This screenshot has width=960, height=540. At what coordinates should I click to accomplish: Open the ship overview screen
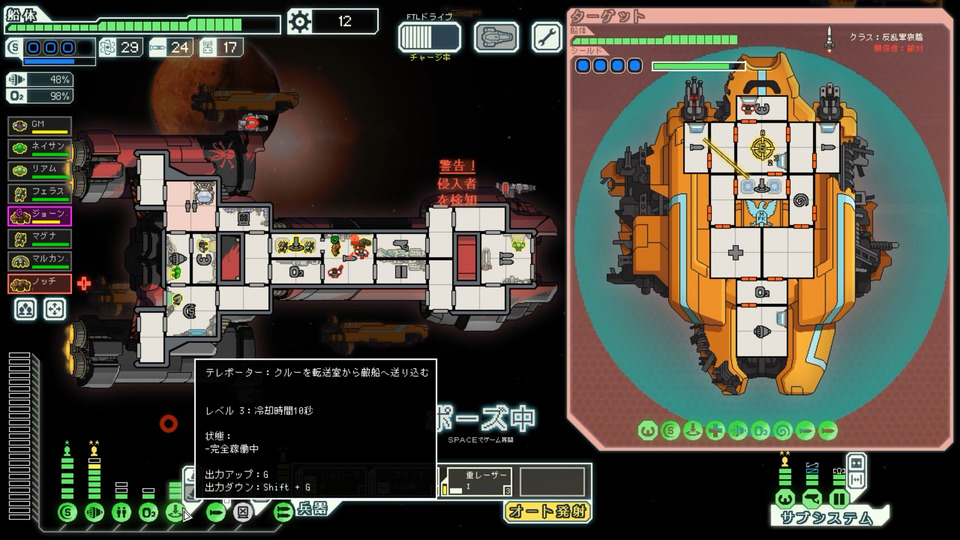[496, 37]
